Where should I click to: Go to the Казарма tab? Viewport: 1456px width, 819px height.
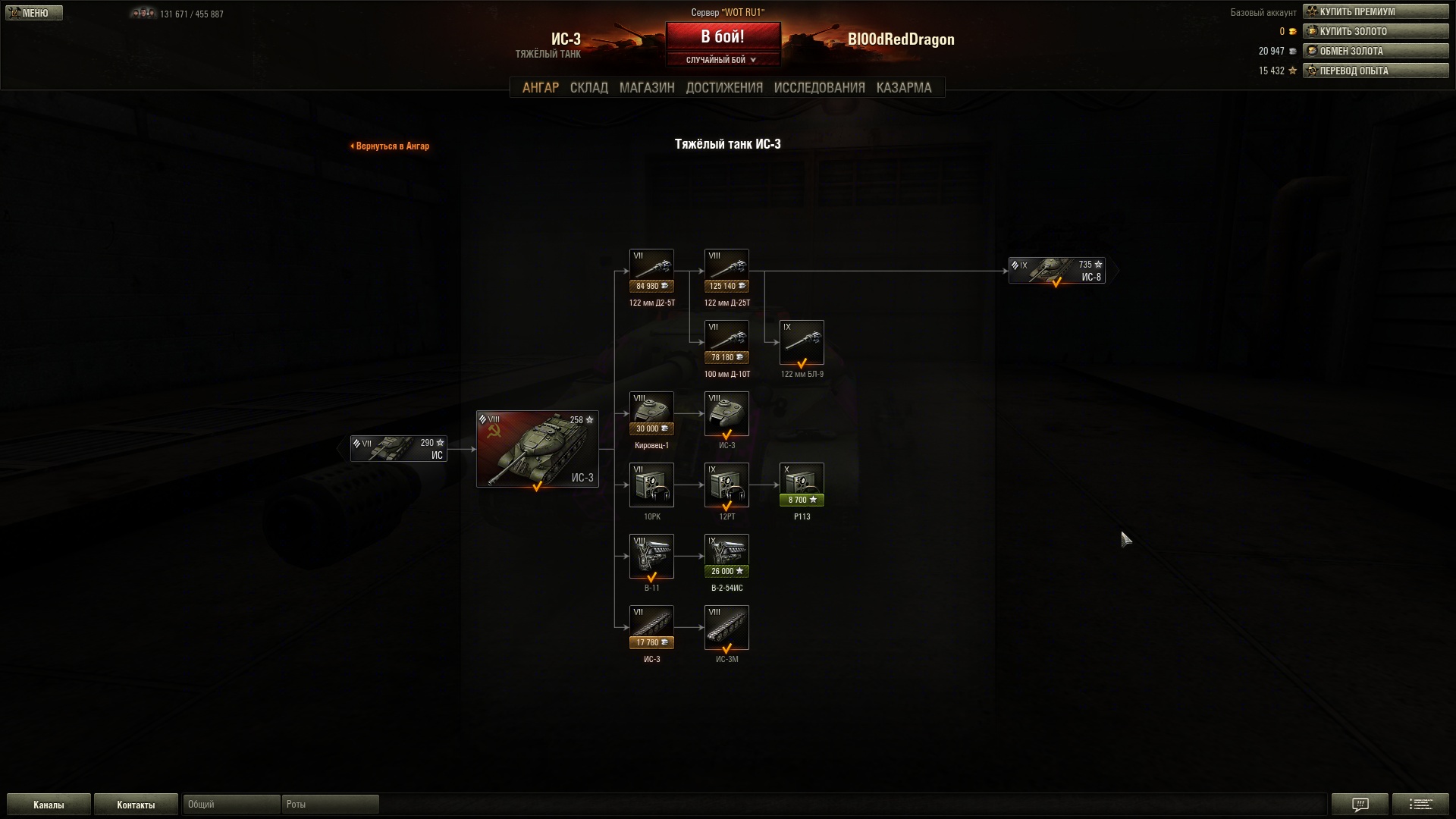903,88
